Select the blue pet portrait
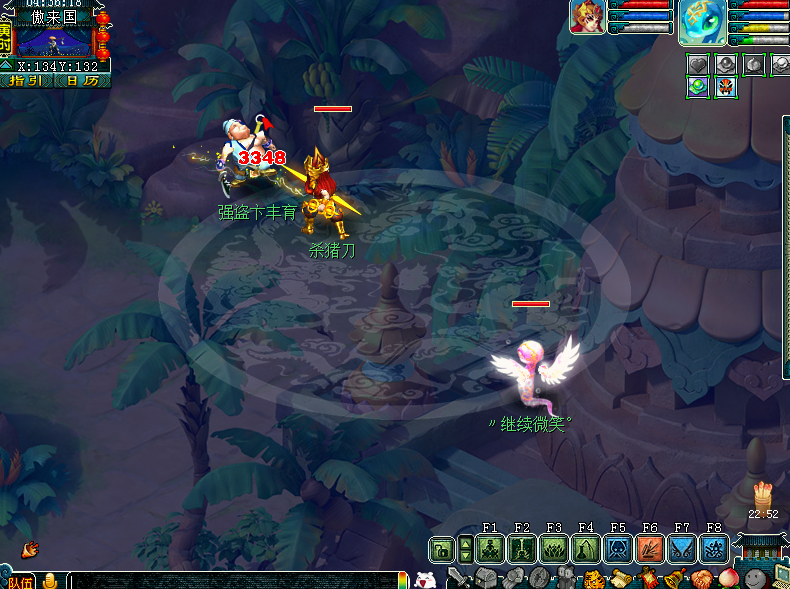 pyautogui.click(x=702, y=23)
